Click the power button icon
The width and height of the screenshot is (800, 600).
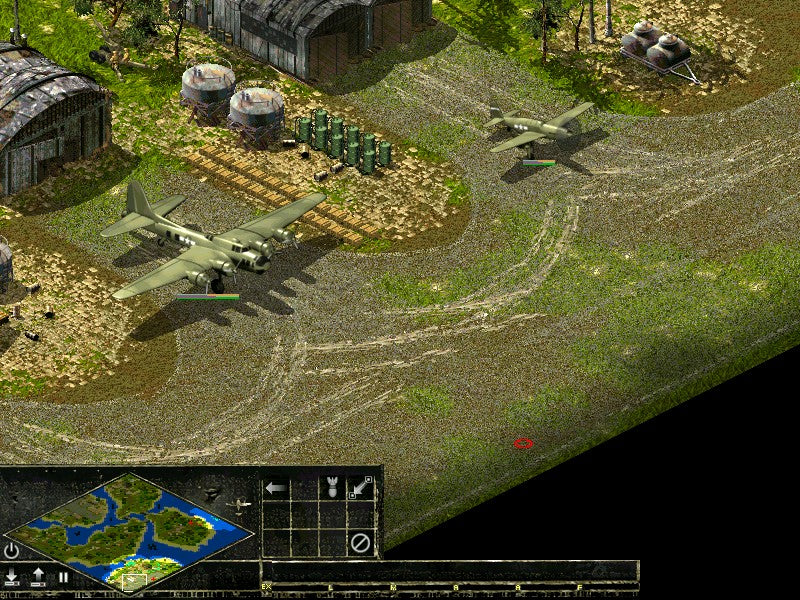tap(12, 551)
